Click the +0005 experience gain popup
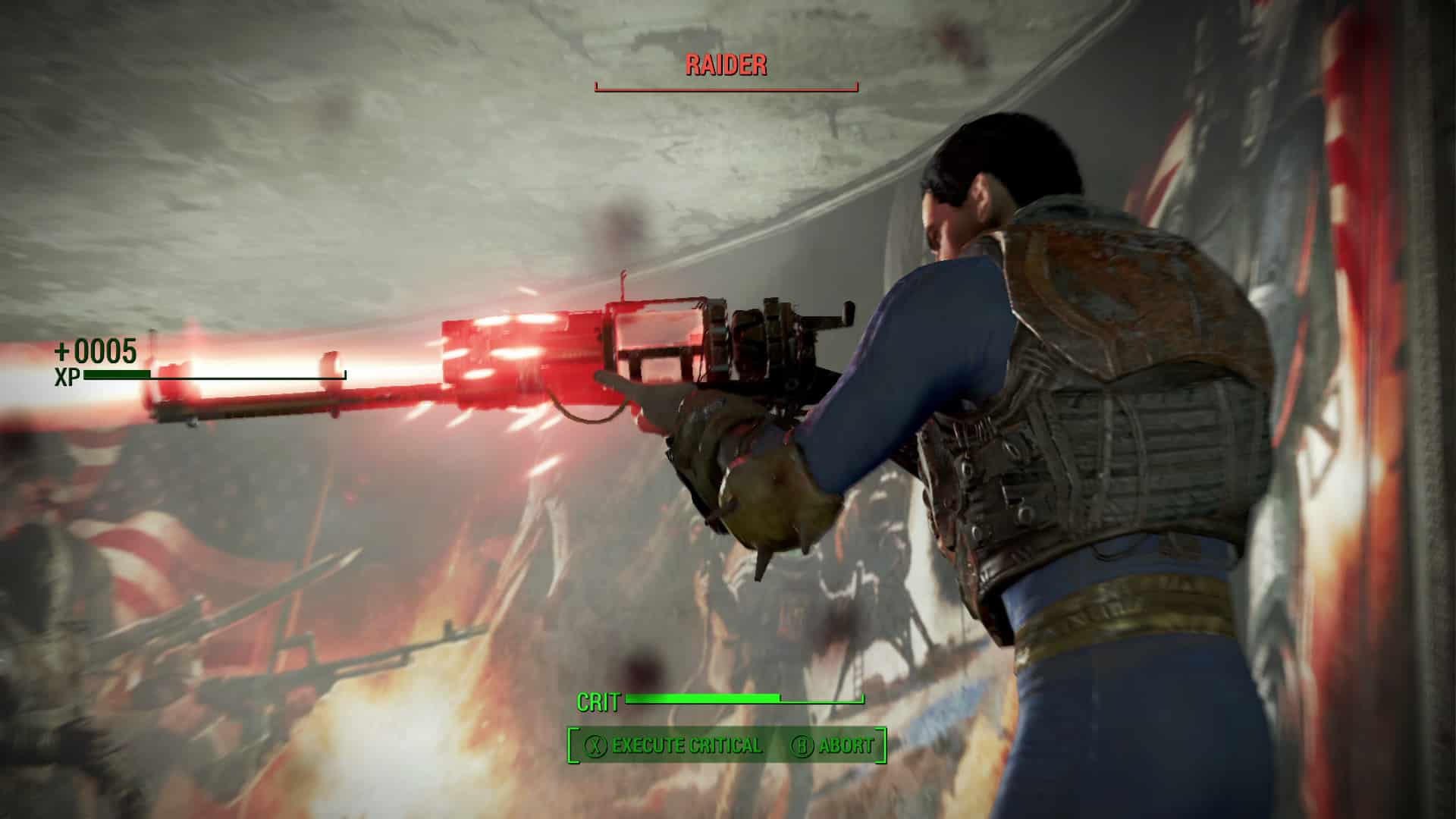 pos(95,351)
